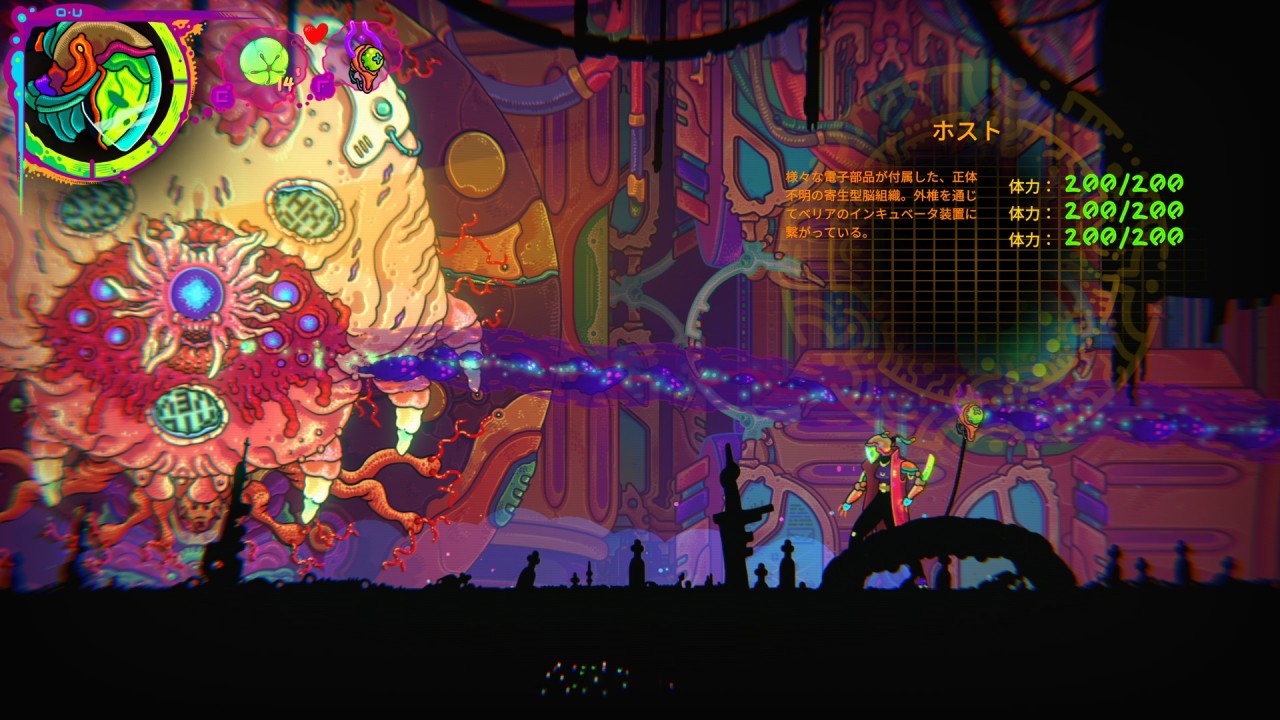The image size is (1280, 720).
Task: Select the green seed item slot
Action: (263, 60)
